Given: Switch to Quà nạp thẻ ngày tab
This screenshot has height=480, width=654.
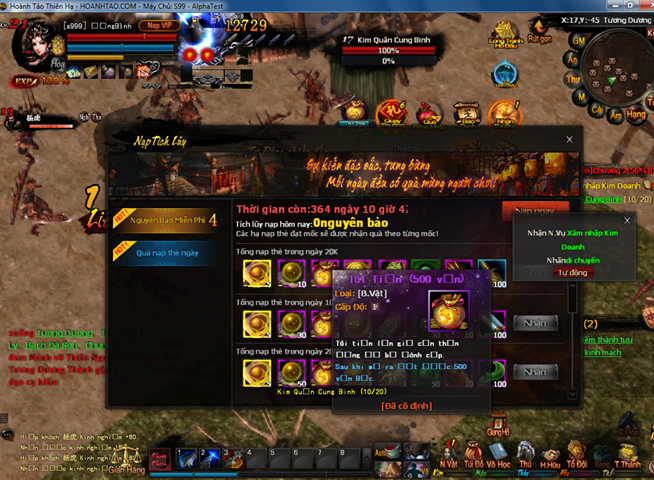Looking at the screenshot, I should pyautogui.click(x=167, y=253).
